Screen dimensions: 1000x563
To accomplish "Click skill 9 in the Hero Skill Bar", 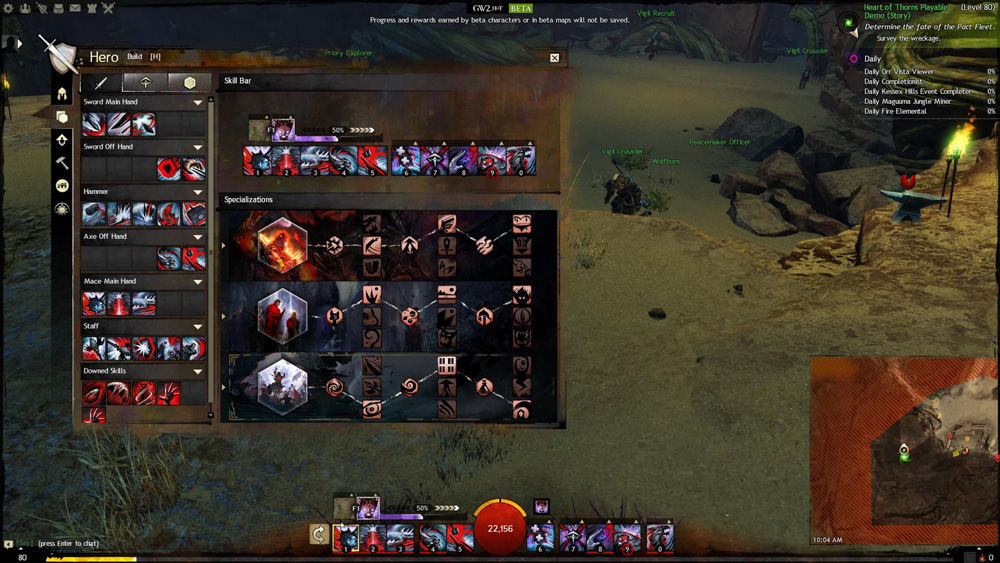I will (x=492, y=160).
